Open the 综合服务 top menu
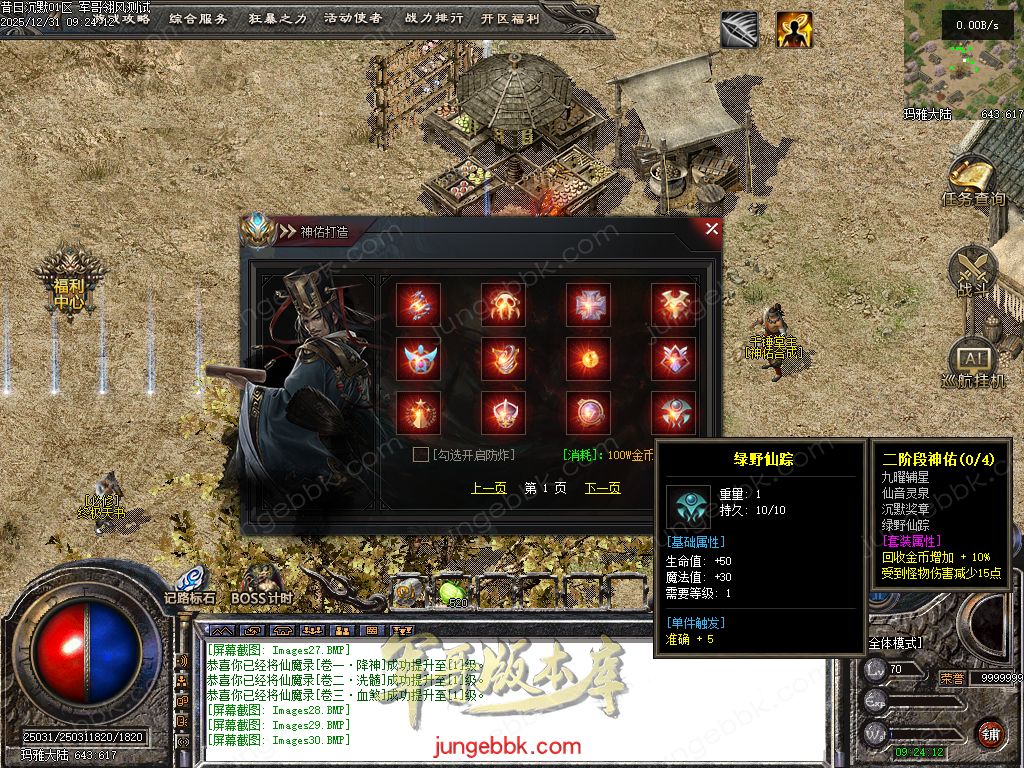Viewport: 1024px width, 768px height. [x=198, y=18]
